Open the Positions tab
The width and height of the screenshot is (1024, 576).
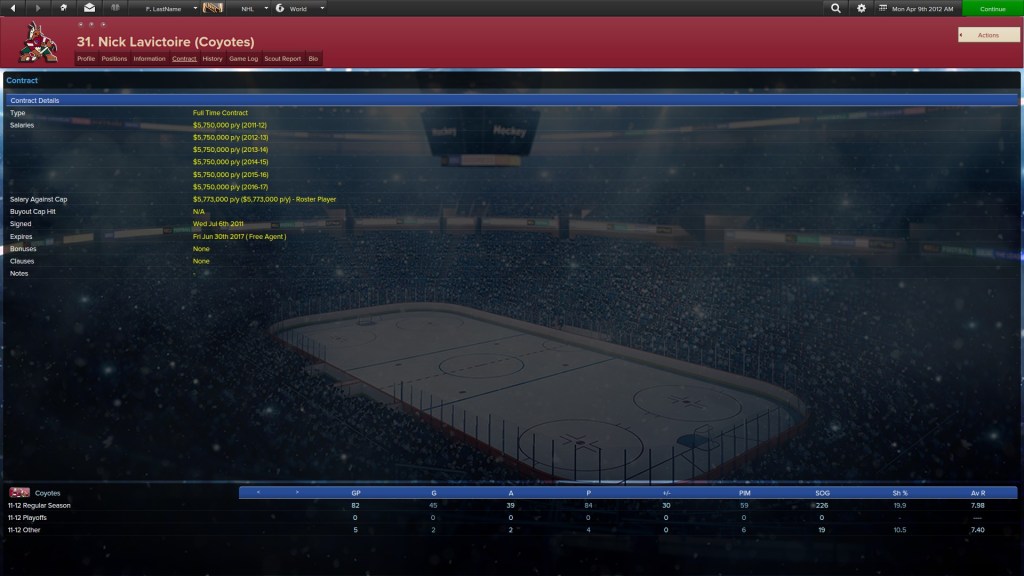114,59
